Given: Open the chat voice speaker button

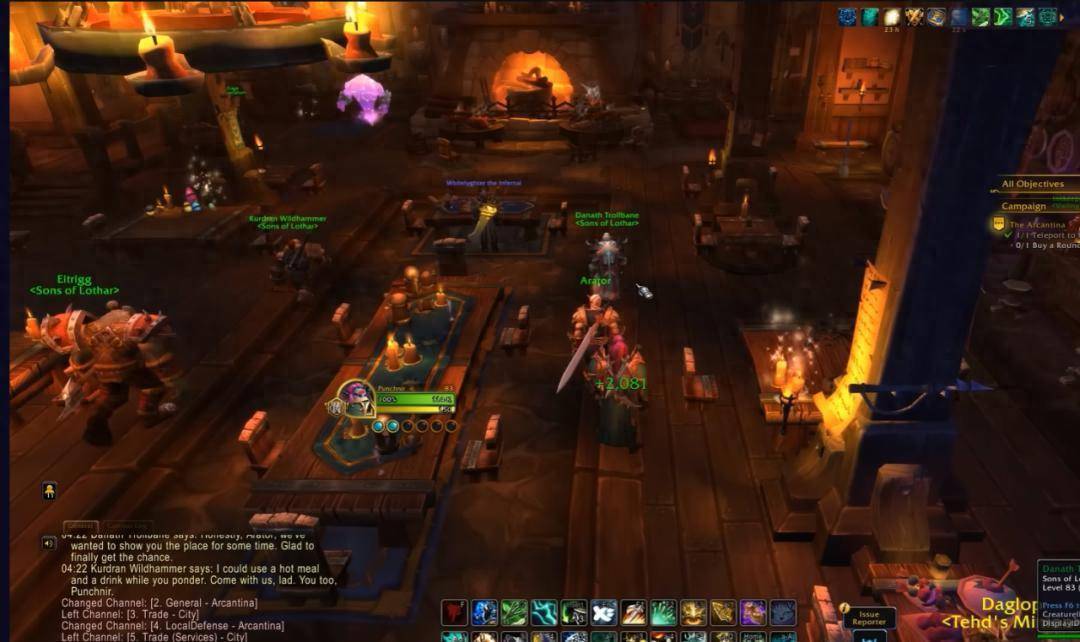Looking at the screenshot, I should click(x=48, y=543).
